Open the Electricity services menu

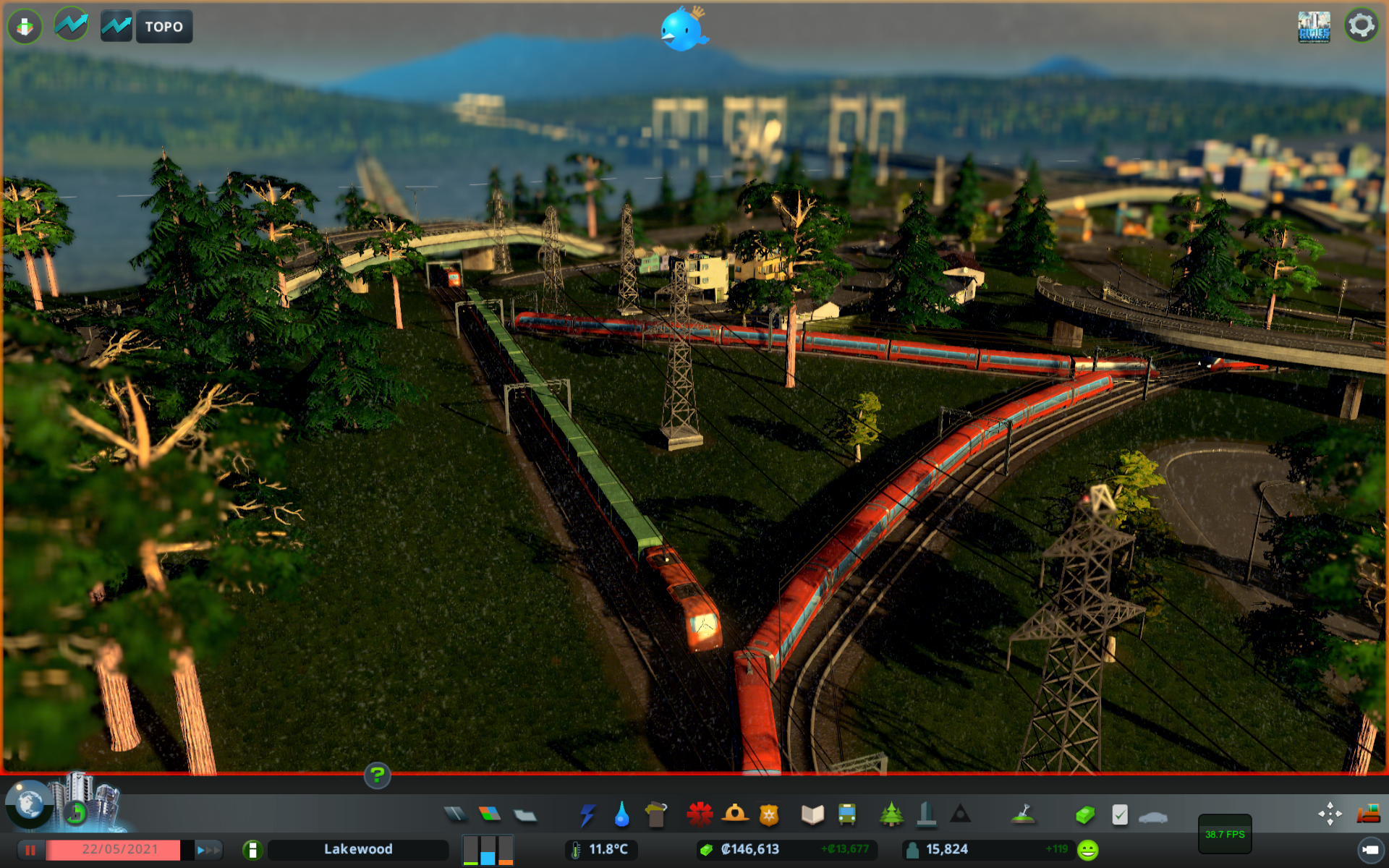click(587, 814)
